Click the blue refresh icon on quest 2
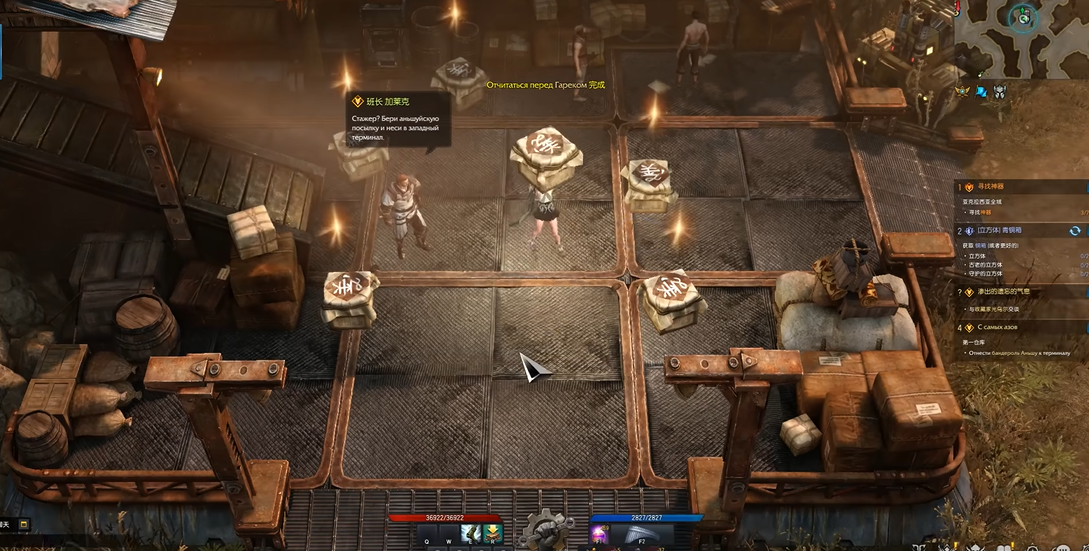Image resolution: width=1089 pixels, height=551 pixels. coord(1075,230)
